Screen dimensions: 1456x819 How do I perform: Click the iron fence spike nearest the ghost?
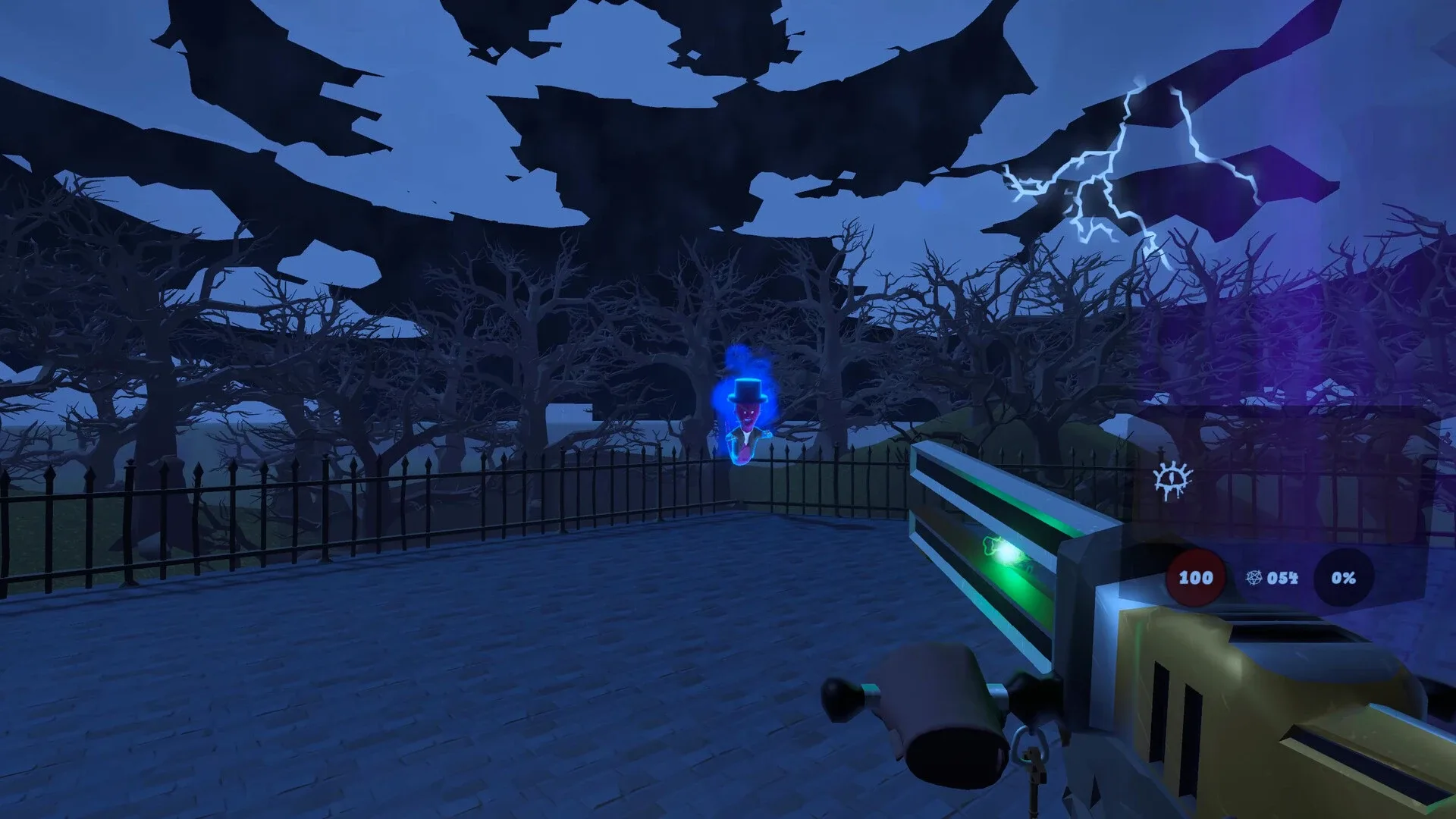(772, 449)
